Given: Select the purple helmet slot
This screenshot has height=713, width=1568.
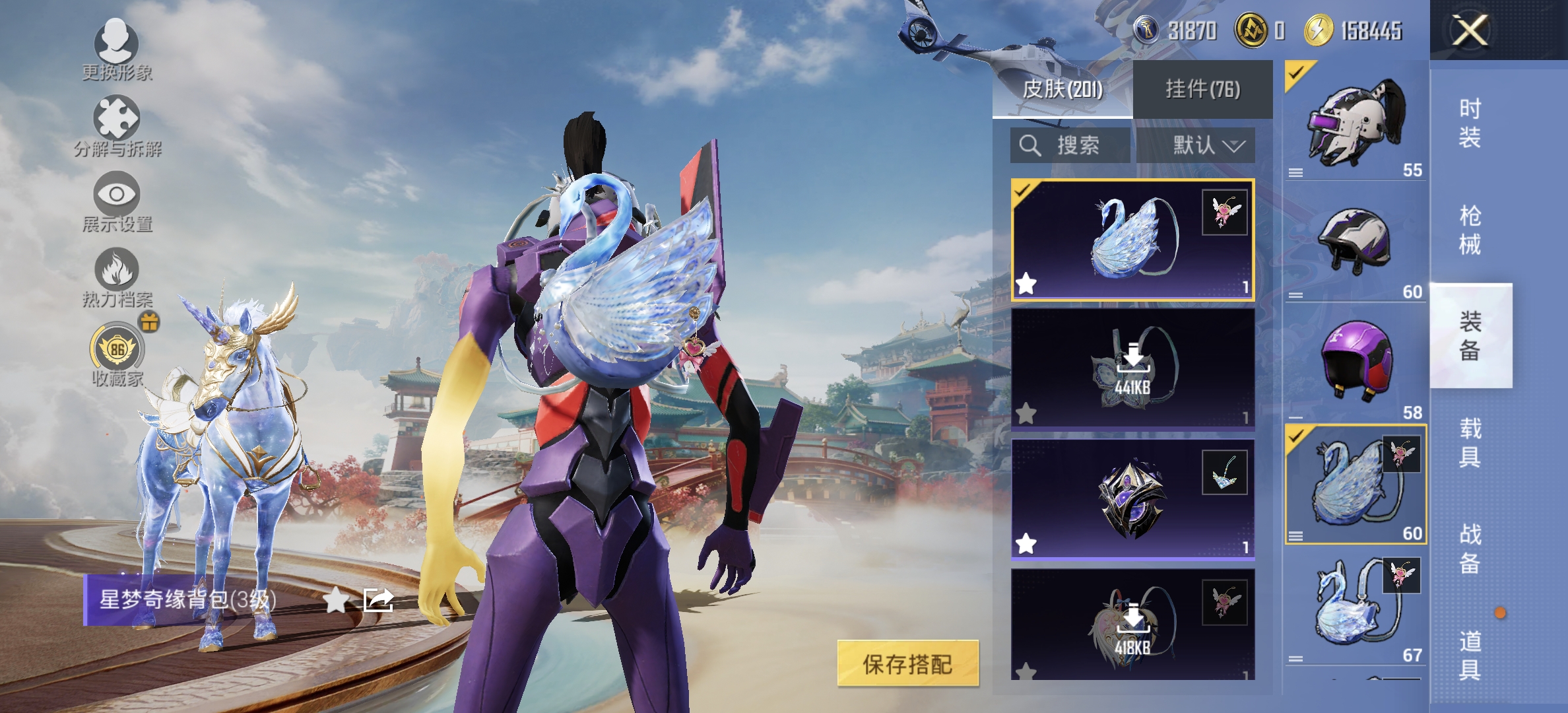Looking at the screenshot, I should [1356, 360].
